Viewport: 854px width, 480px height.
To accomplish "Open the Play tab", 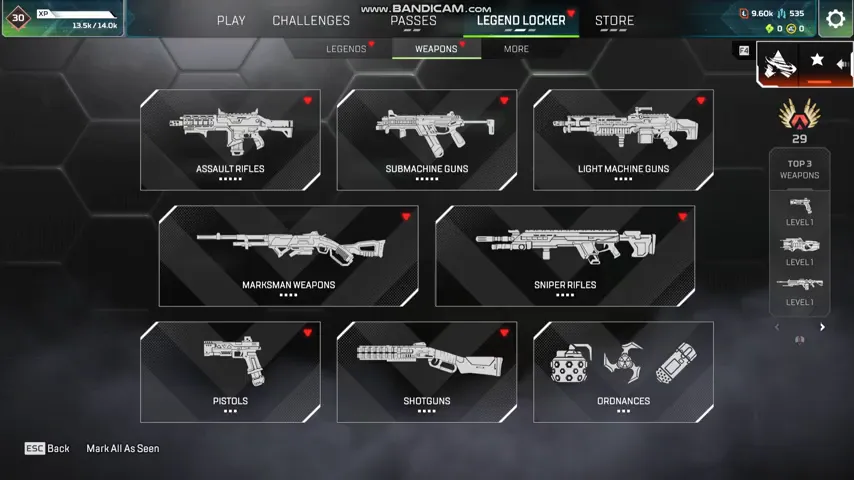I will (231, 20).
